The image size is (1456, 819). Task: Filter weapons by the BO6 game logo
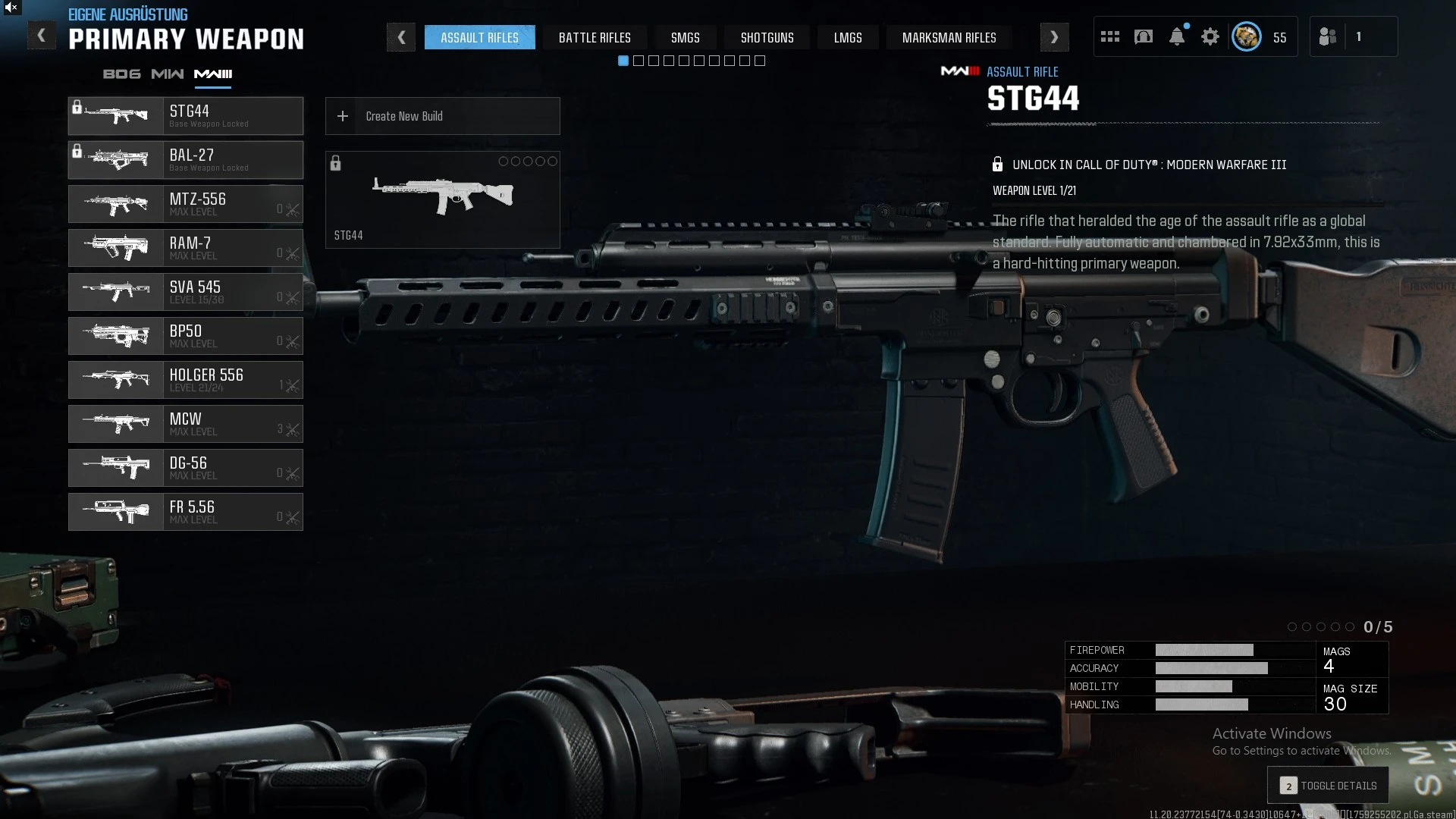121,74
